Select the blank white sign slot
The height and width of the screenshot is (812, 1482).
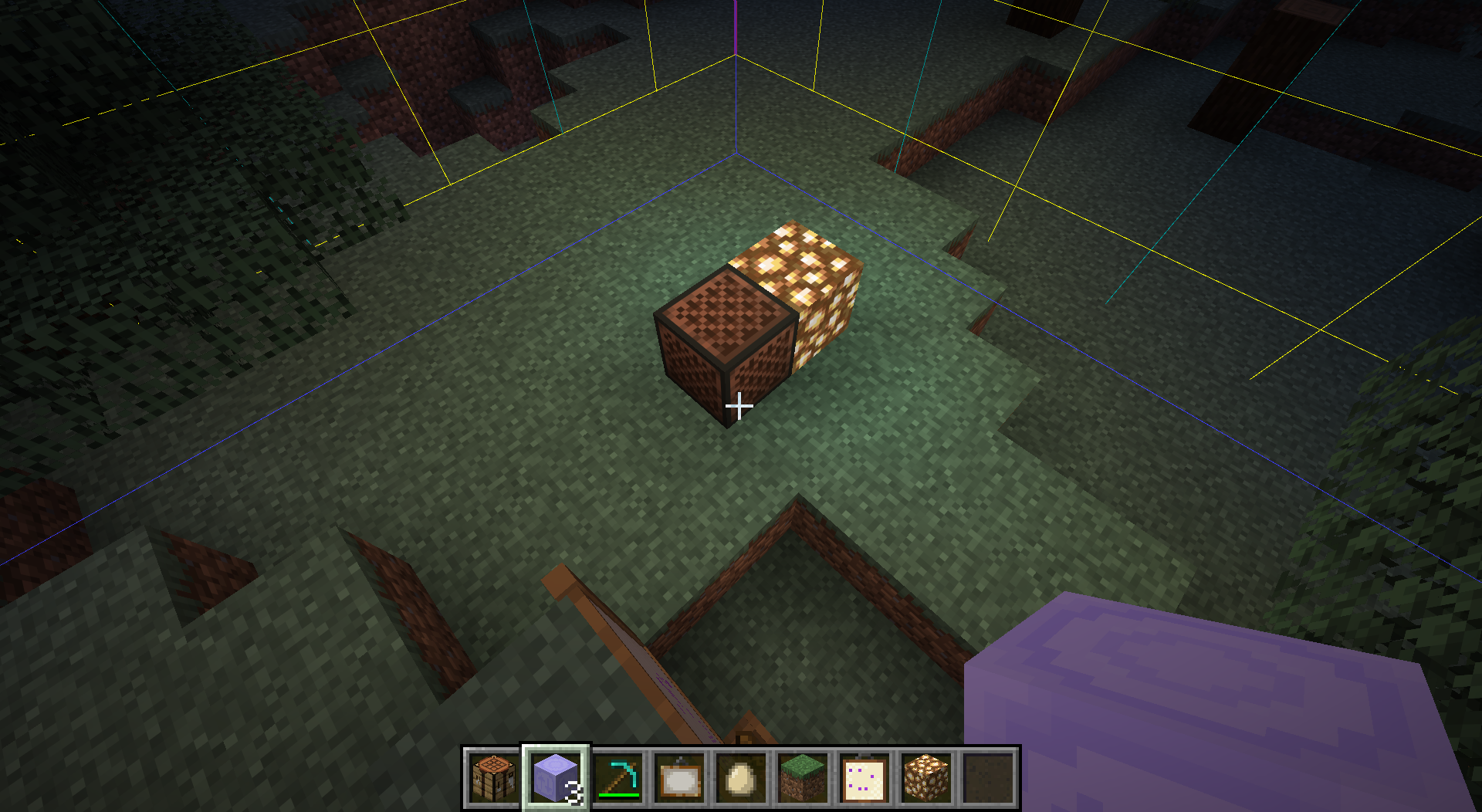coord(679,777)
